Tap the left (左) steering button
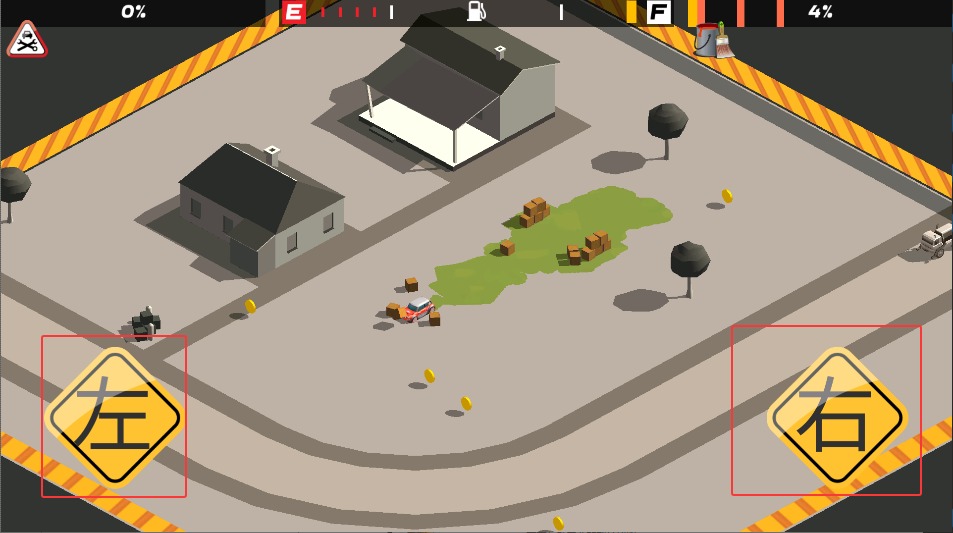This screenshot has height=533, width=953. pos(113,416)
